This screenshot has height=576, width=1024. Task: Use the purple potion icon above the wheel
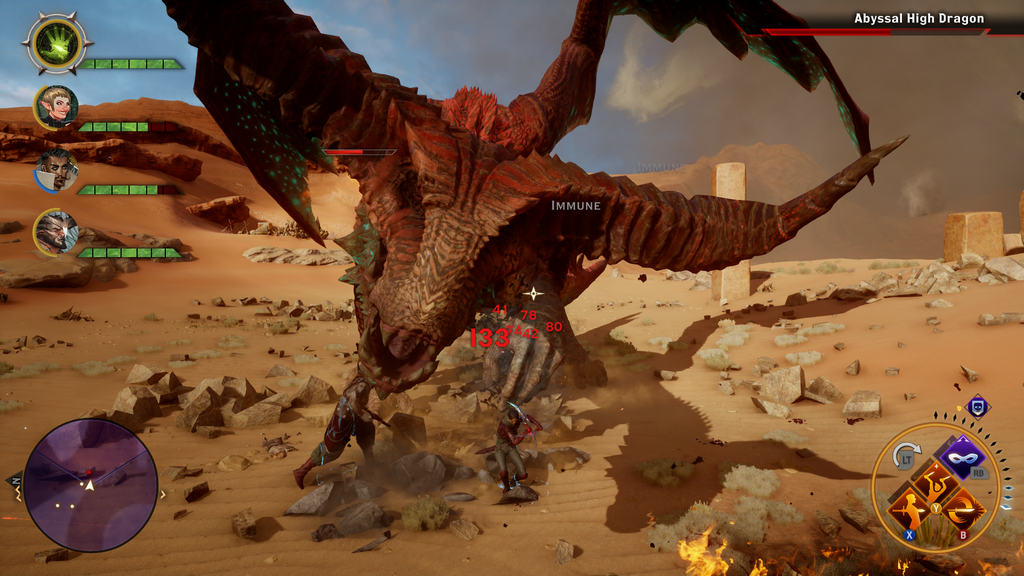977,406
